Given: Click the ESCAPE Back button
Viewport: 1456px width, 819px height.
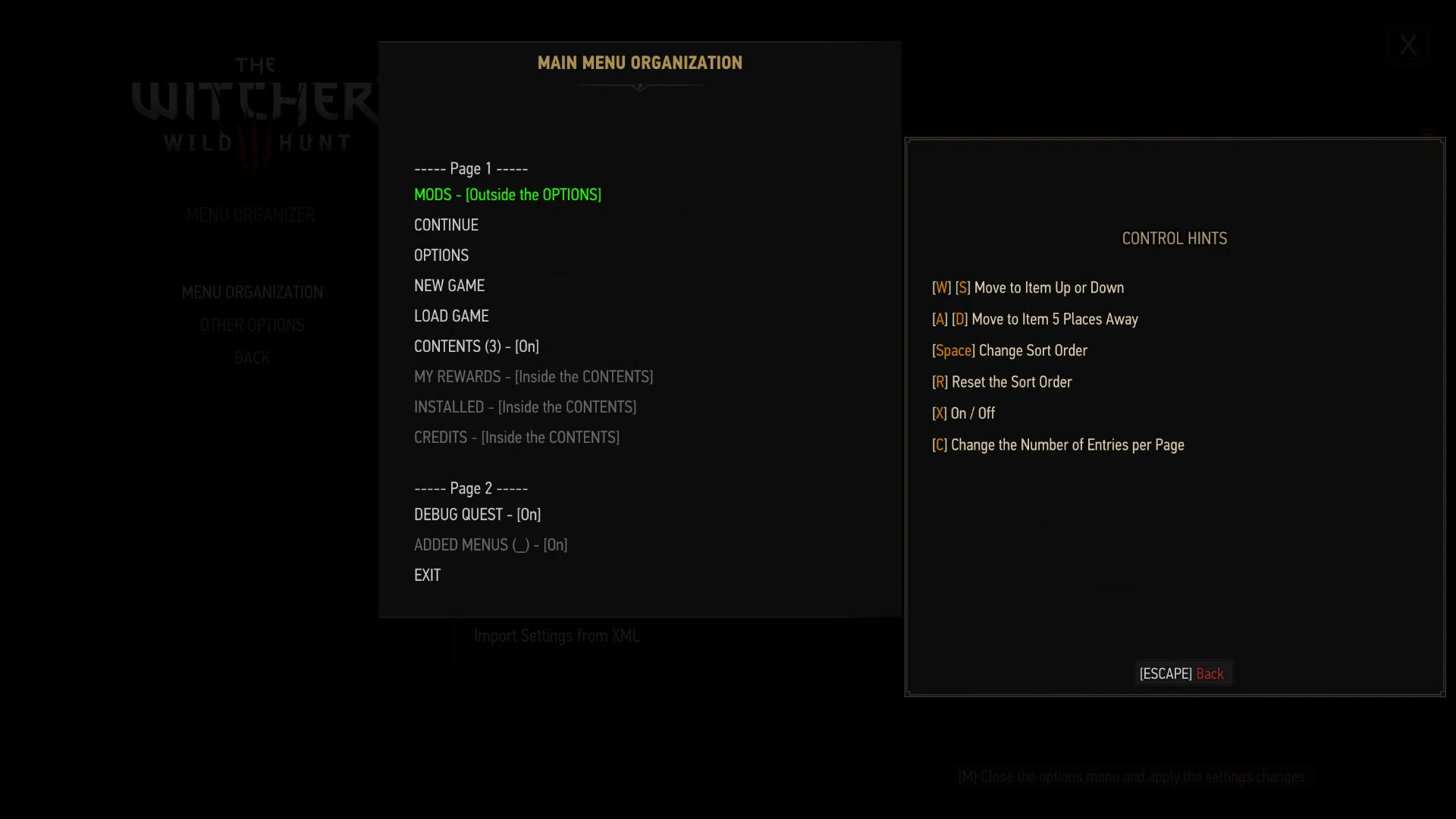Looking at the screenshot, I should (x=1182, y=673).
